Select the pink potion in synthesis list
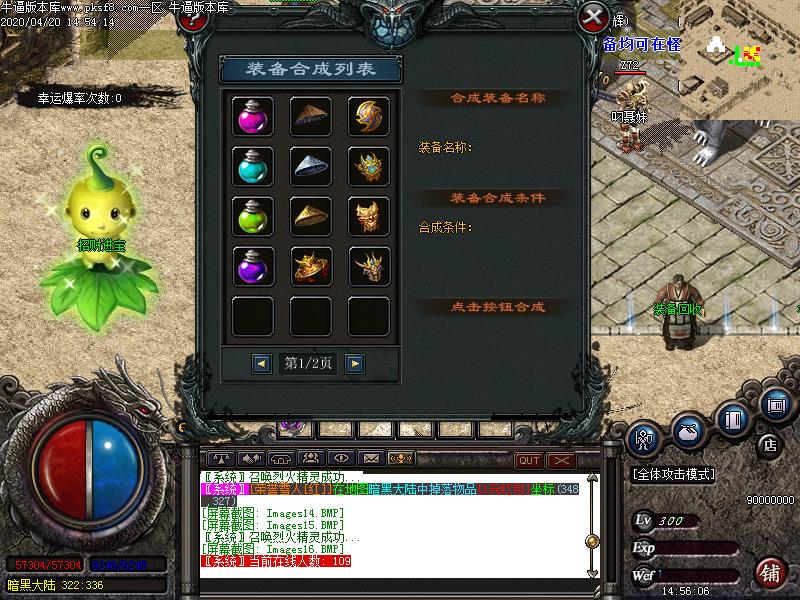The height and width of the screenshot is (600, 800). pos(253,116)
